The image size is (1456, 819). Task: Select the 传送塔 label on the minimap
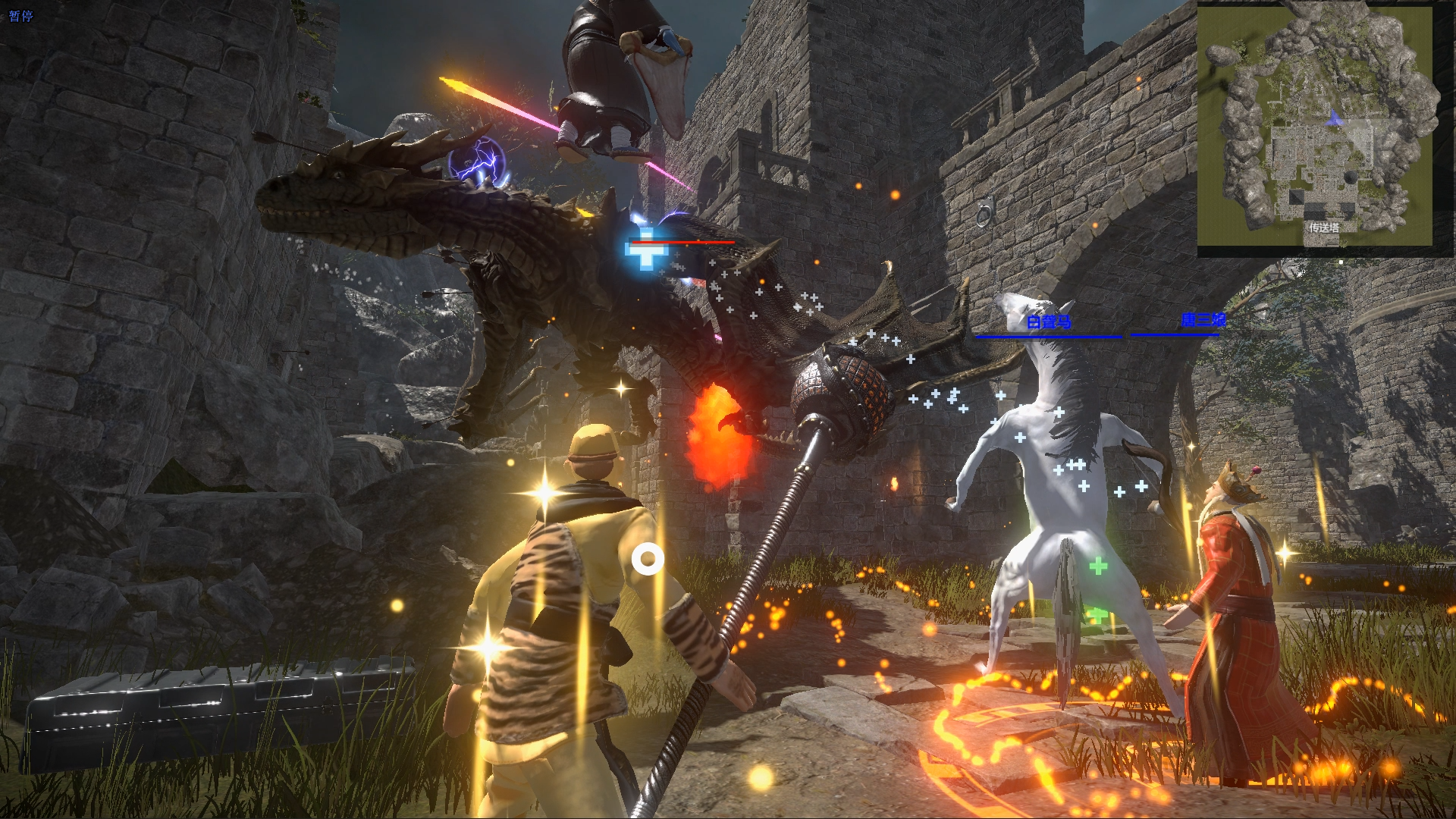[1323, 227]
